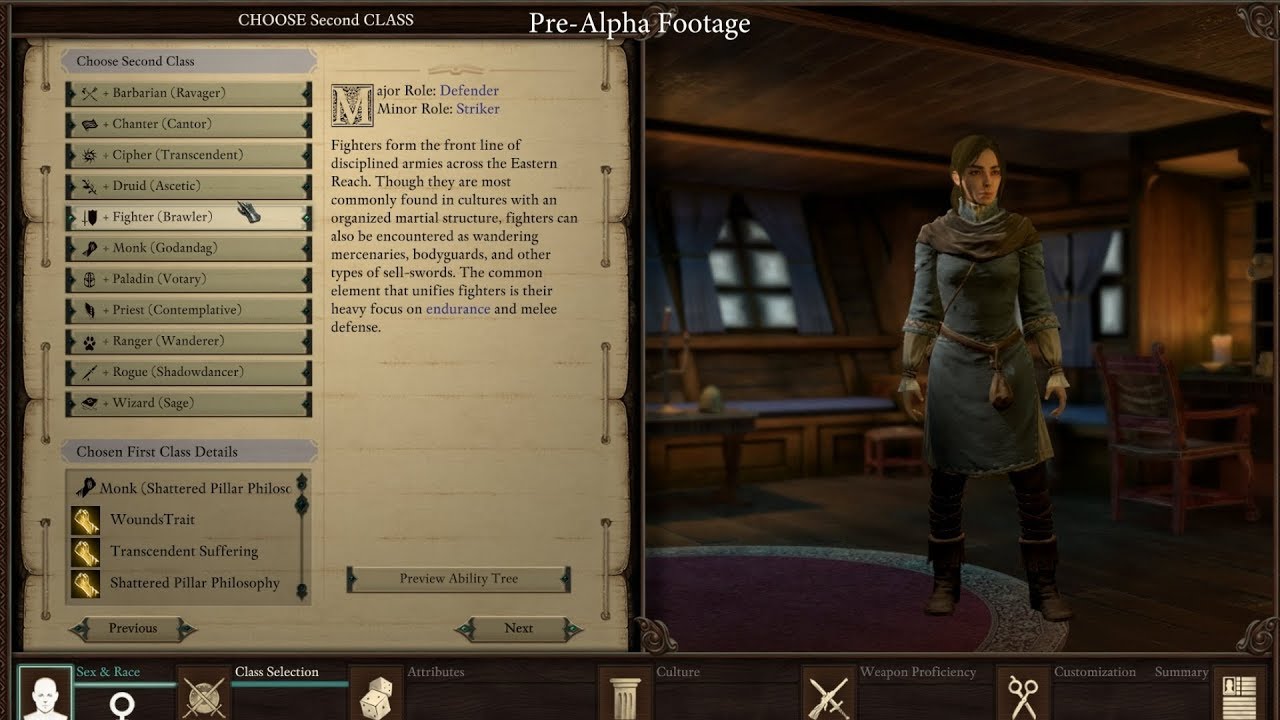This screenshot has width=1280, height=720.
Task: Pick Cipher (Transcendent) from the class list
Action: tap(188, 155)
